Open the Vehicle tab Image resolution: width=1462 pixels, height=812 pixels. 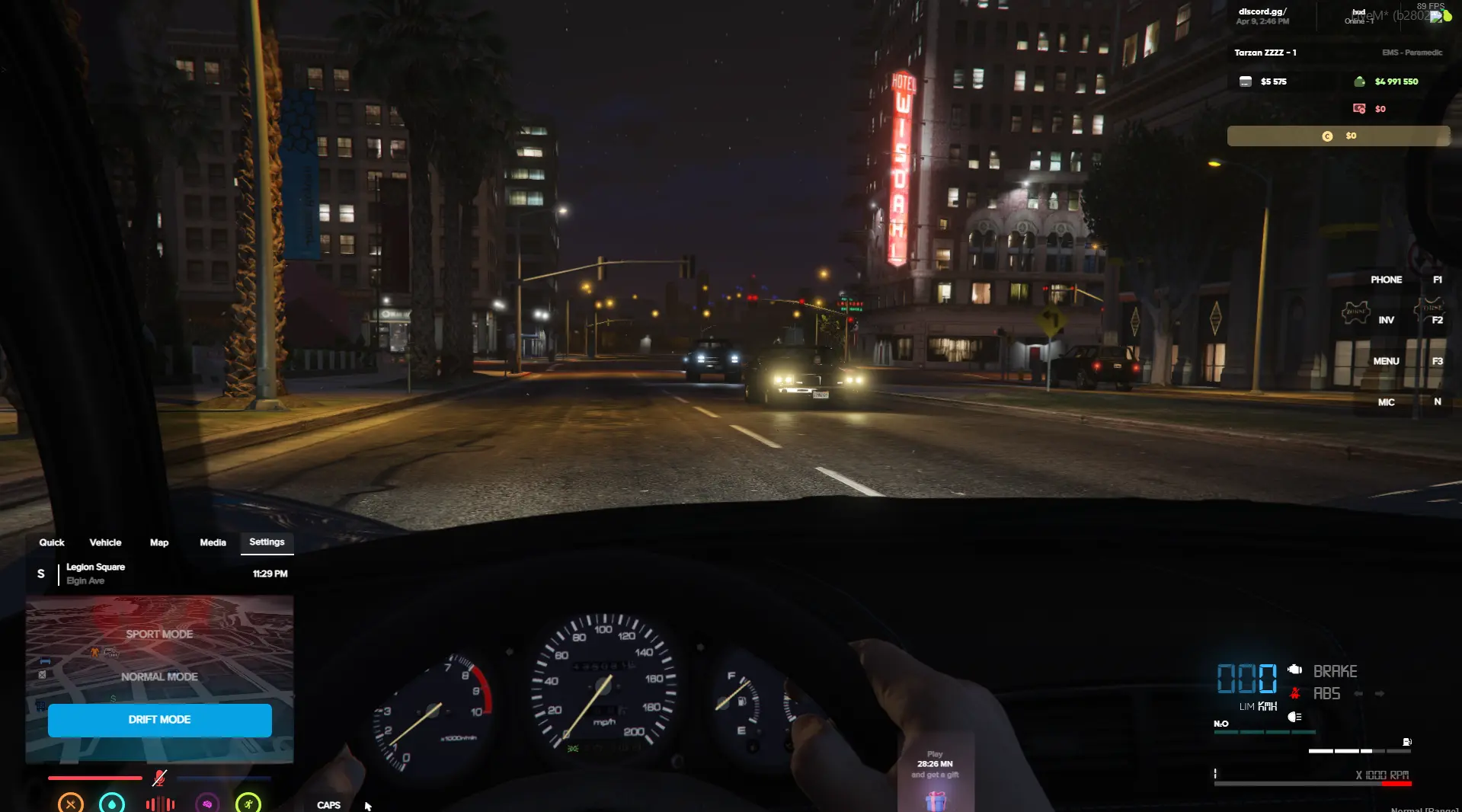(105, 542)
